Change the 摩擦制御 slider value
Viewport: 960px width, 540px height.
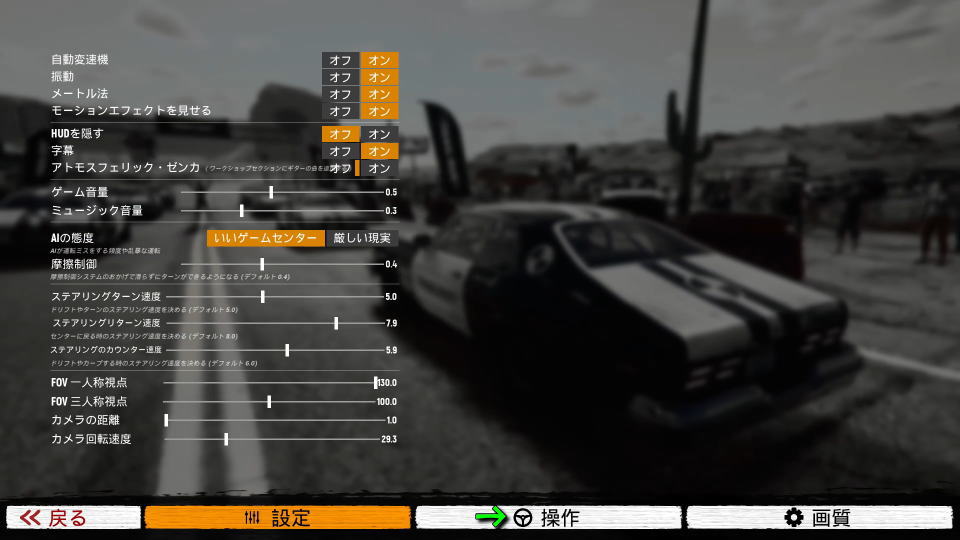click(x=262, y=264)
